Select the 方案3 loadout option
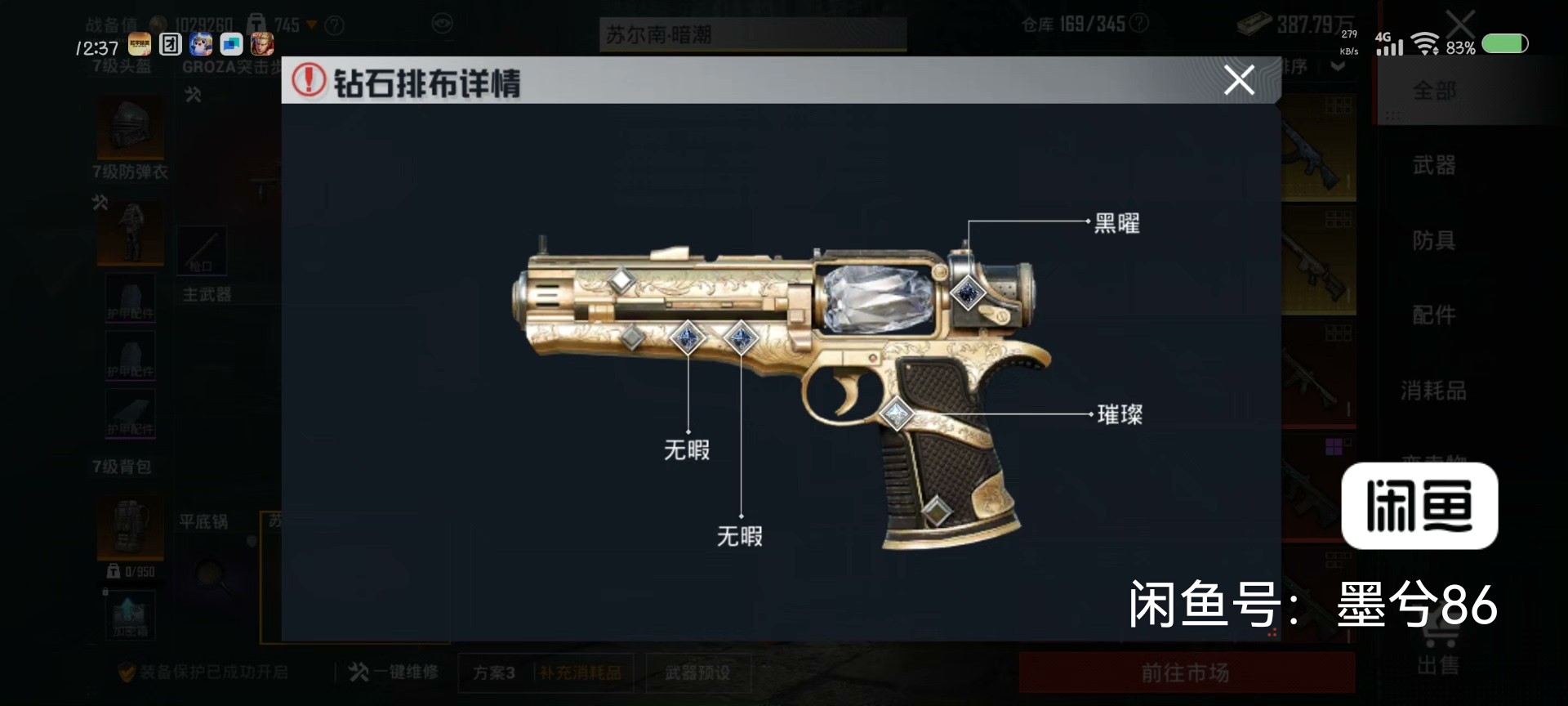Image resolution: width=1568 pixels, height=706 pixels. coord(494,672)
